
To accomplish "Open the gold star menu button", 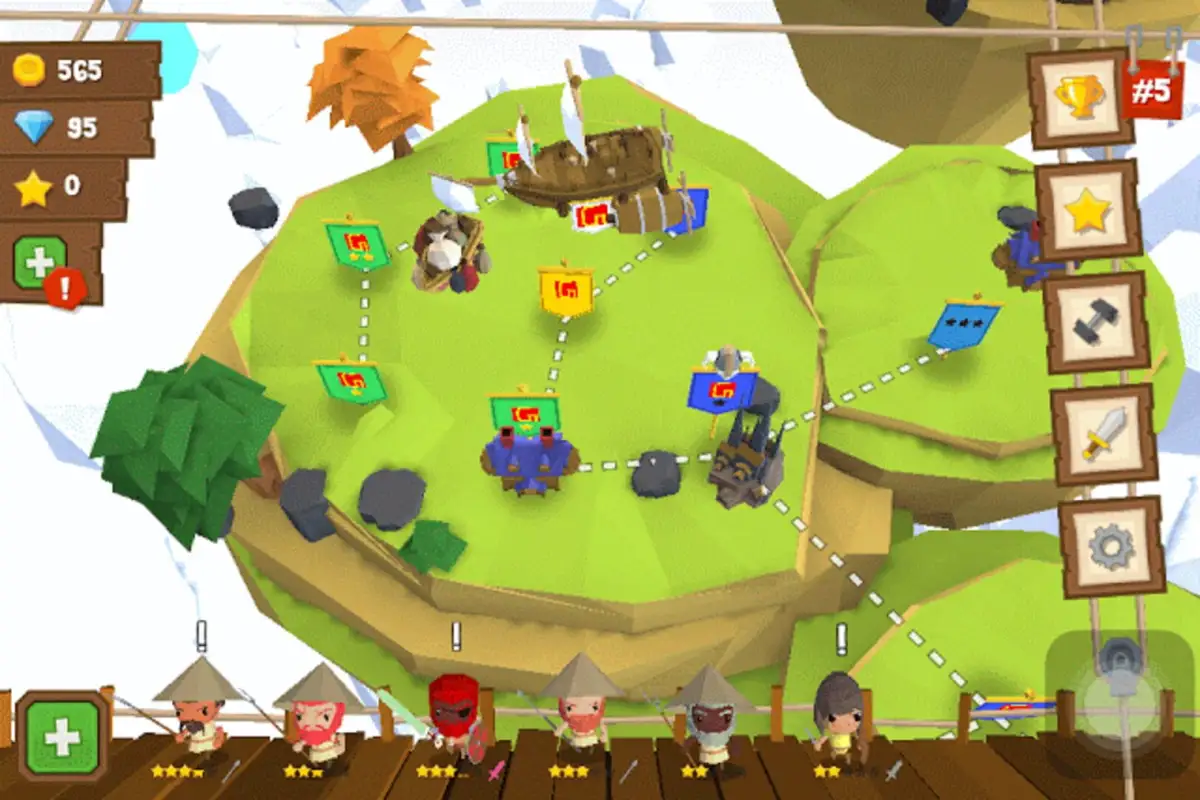I will (x=1088, y=210).
